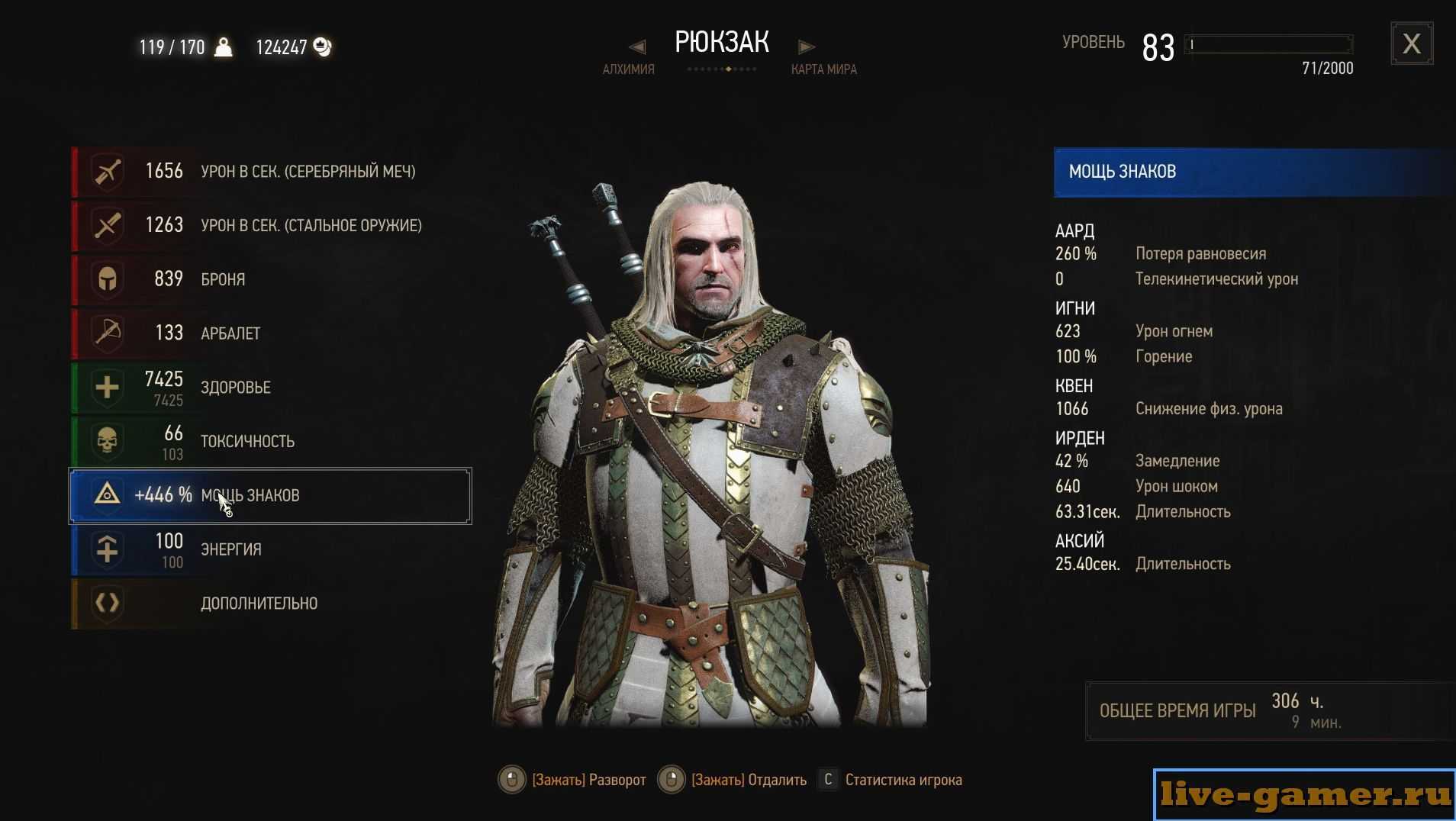Select the silver sword damage stat row
1456x821 pixels.
(x=271, y=172)
